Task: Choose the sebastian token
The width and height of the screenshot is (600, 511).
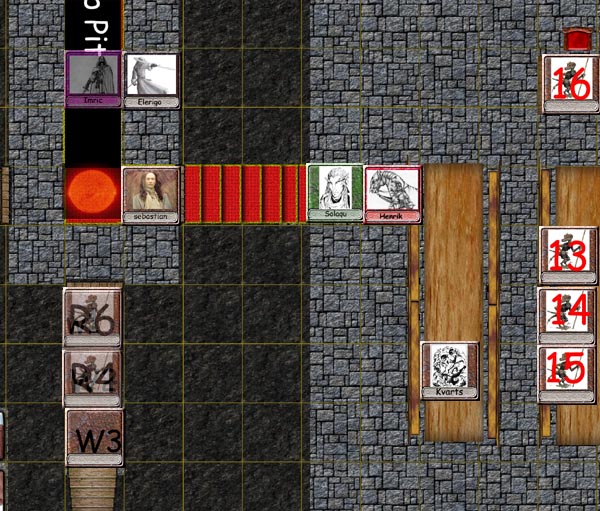Action: [x=151, y=194]
